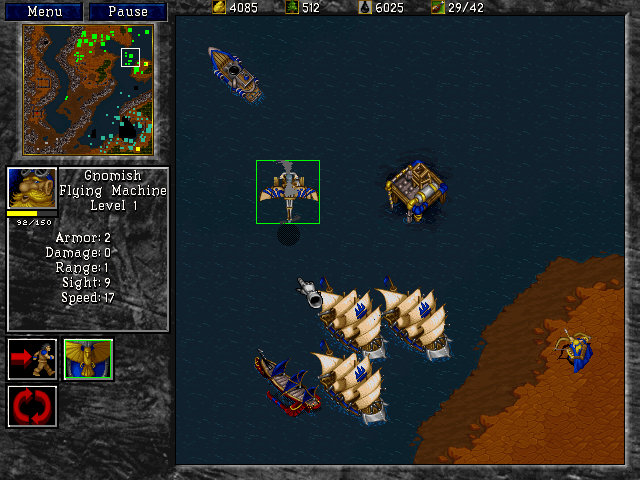Choose the Stop shield command icon
Viewport: 640px width, 480px height.
pyautogui.click(x=88, y=360)
